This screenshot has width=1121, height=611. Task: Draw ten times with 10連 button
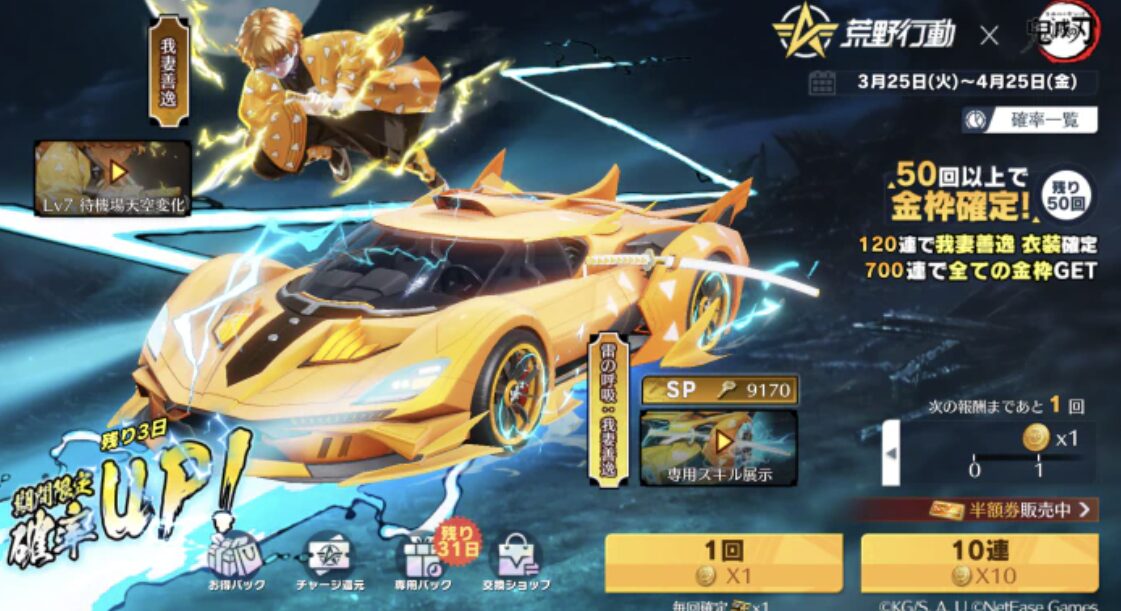pos(979,563)
